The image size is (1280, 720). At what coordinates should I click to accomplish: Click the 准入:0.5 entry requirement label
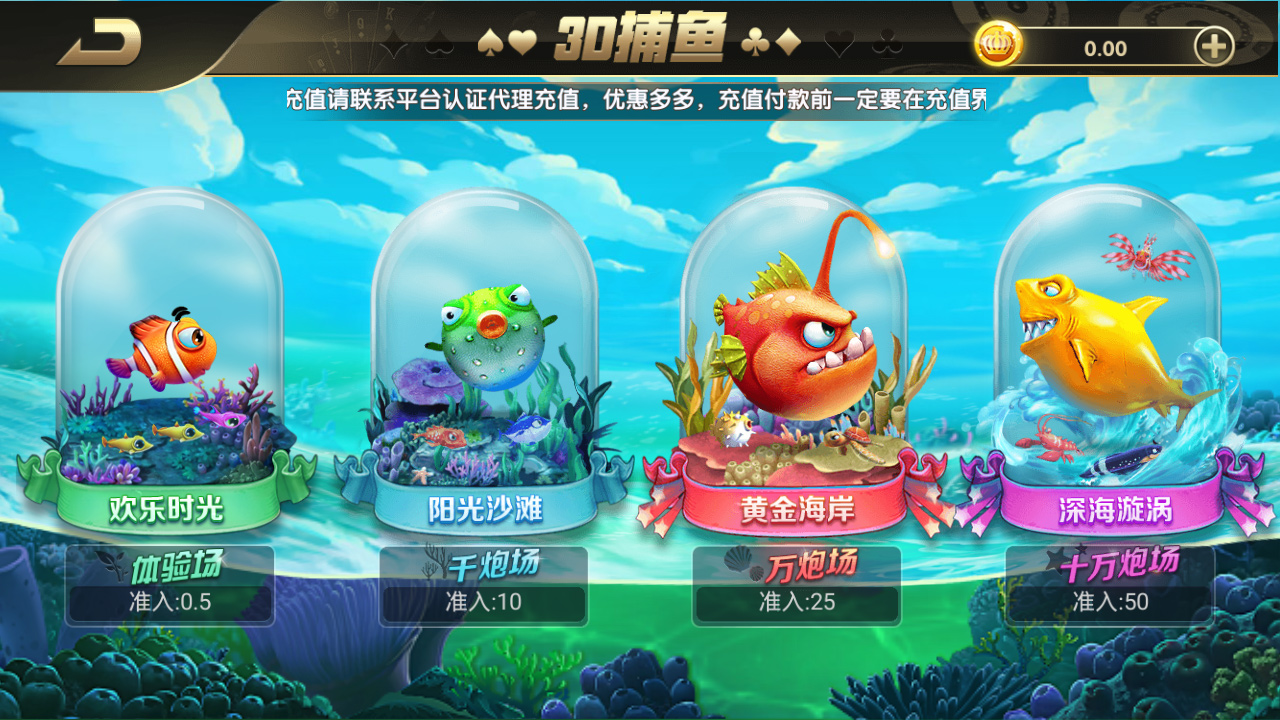[170, 601]
